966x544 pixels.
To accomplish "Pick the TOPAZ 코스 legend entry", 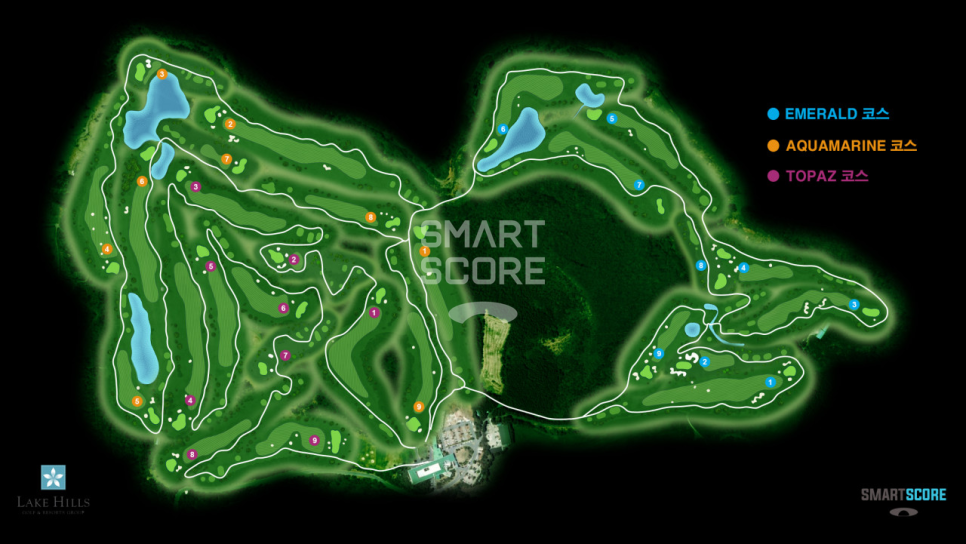I will click(x=818, y=176).
